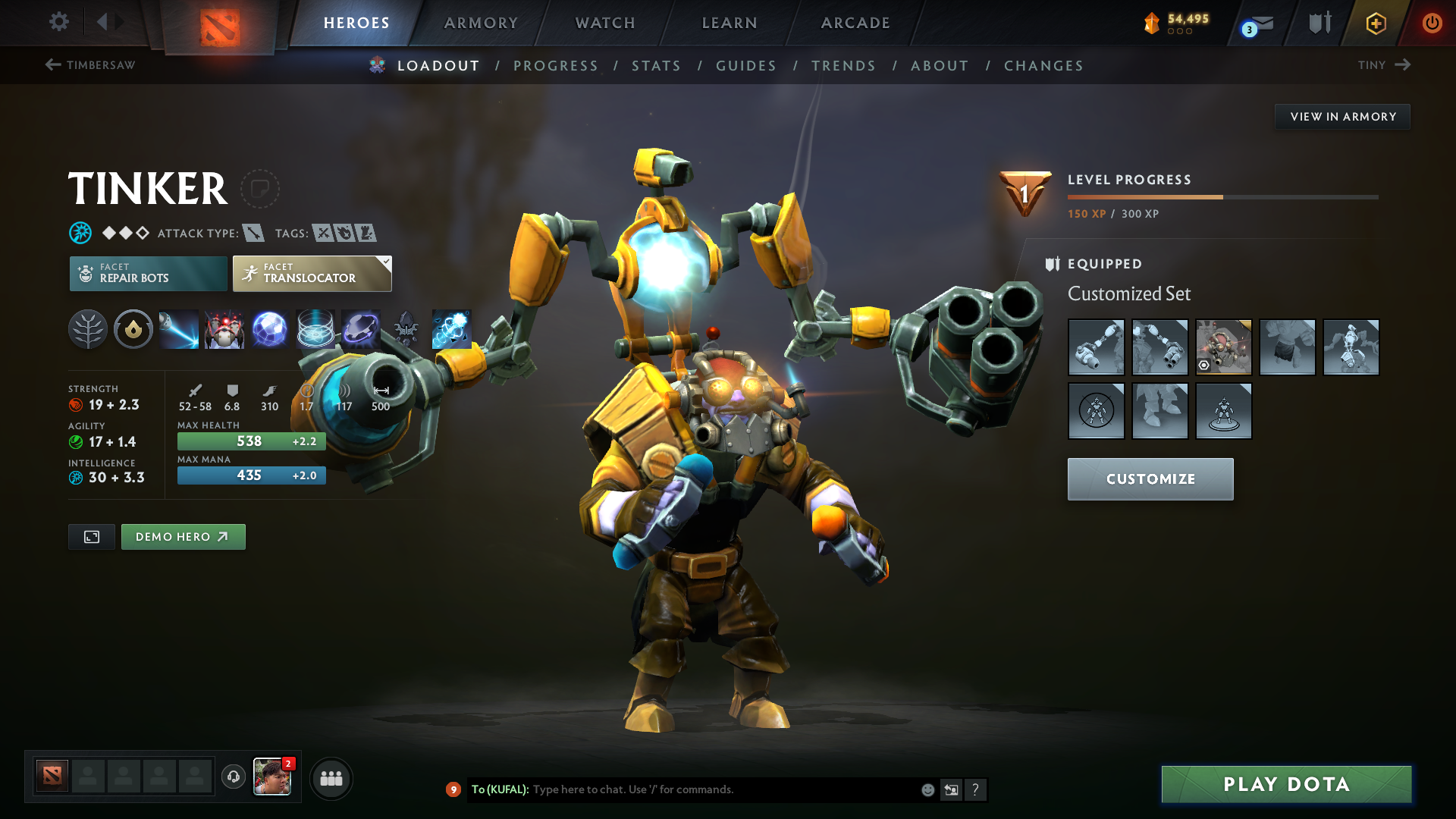This screenshot has width=1456, height=819.
Task: Open the settings gear in the top bar
Action: tap(58, 23)
